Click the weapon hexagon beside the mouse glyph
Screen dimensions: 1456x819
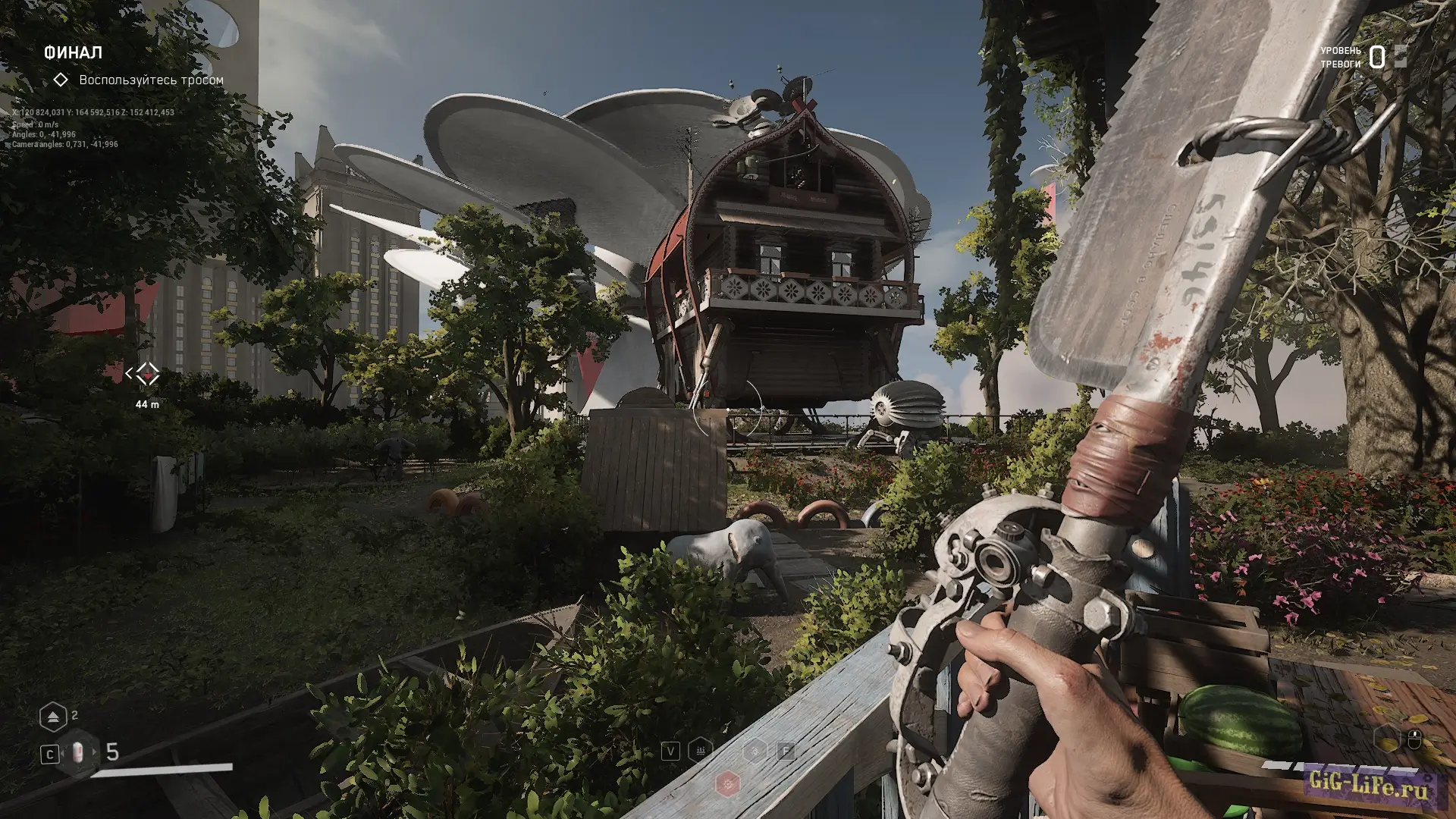click(x=1386, y=738)
